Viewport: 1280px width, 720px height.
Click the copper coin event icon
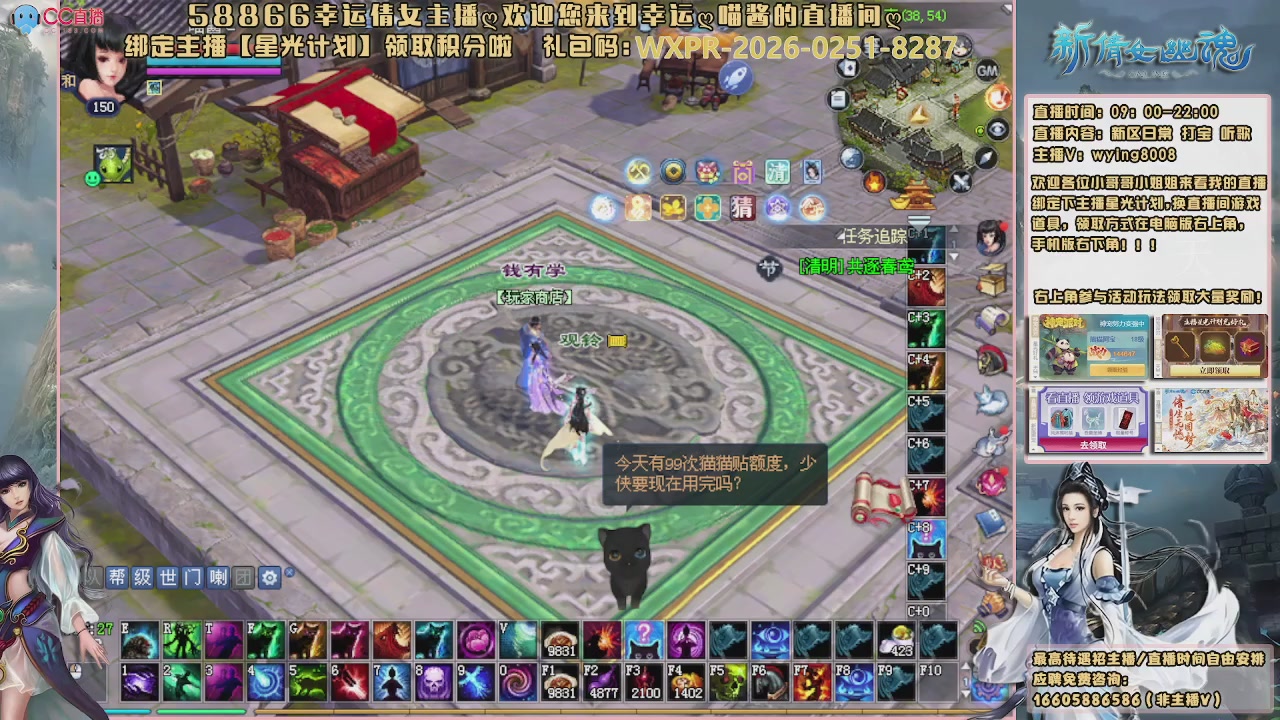point(674,171)
